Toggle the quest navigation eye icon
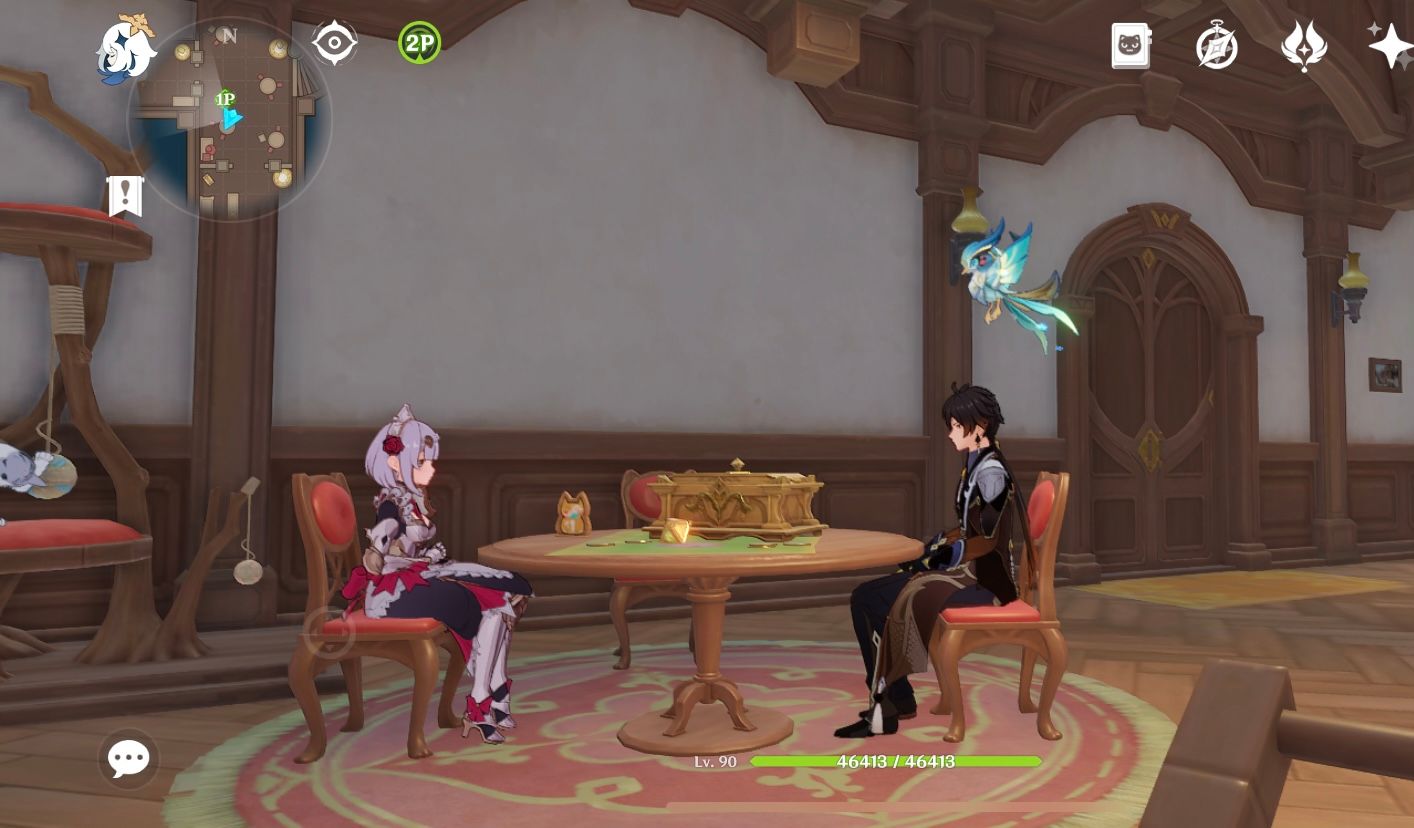The width and height of the screenshot is (1414, 828). 333,44
